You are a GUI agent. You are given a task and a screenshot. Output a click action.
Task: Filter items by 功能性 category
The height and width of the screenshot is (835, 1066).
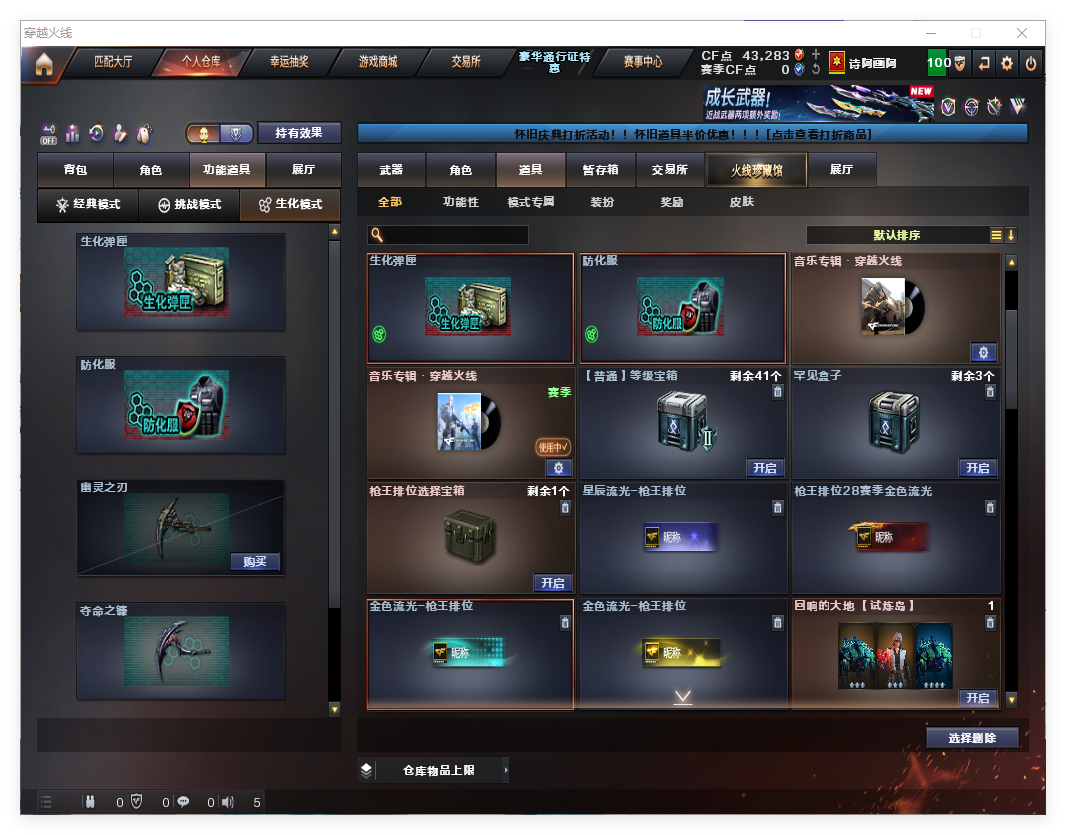click(x=460, y=202)
